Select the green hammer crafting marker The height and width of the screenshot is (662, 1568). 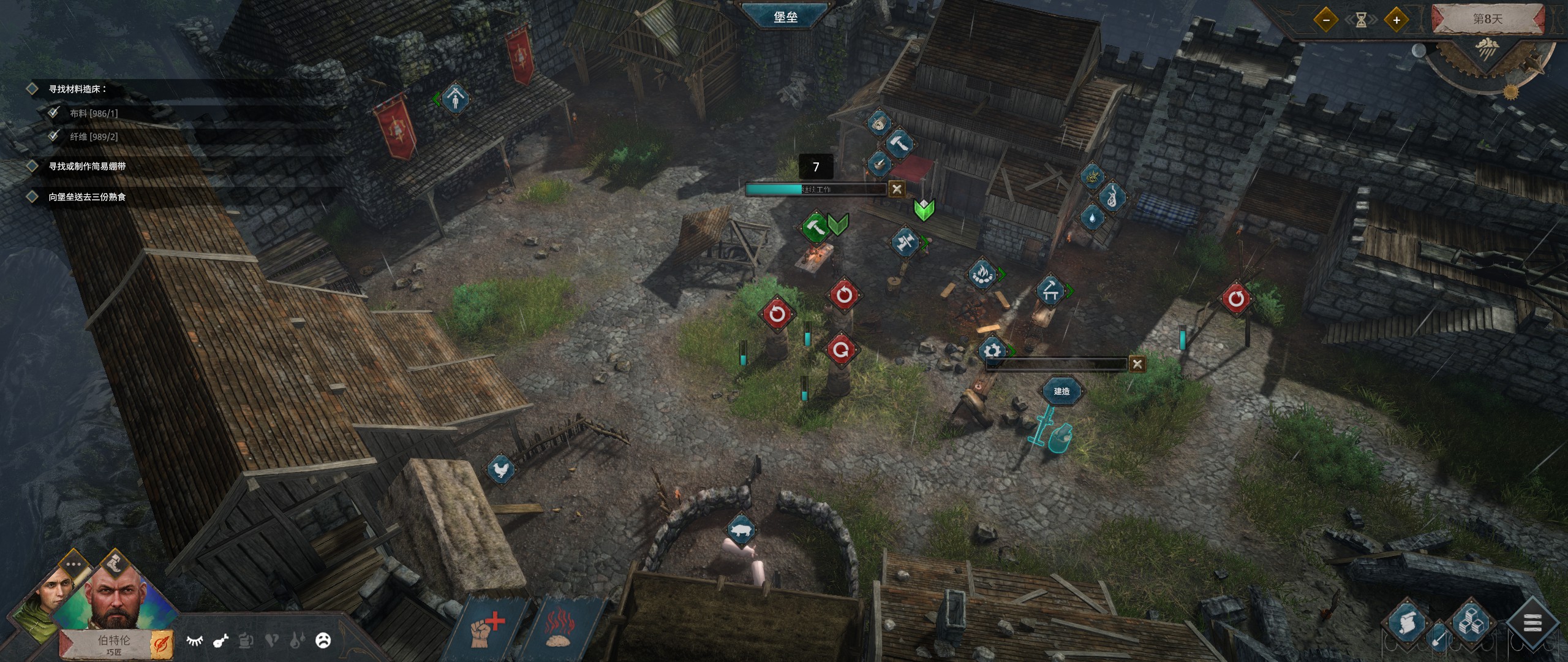click(815, 227)
